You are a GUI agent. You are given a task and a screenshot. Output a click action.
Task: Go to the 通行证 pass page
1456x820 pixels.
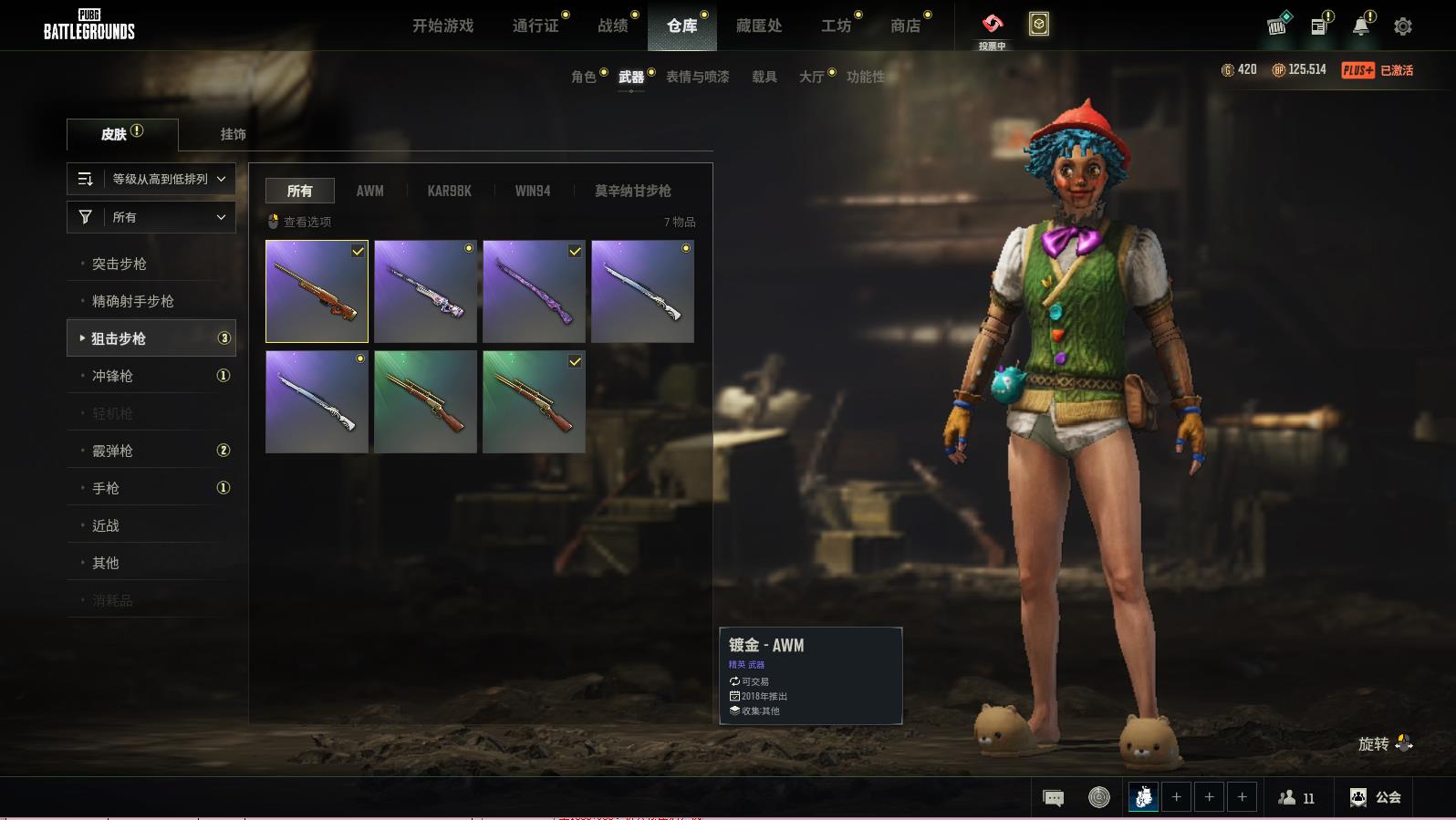pyautogui.click(x=536, y=26)
